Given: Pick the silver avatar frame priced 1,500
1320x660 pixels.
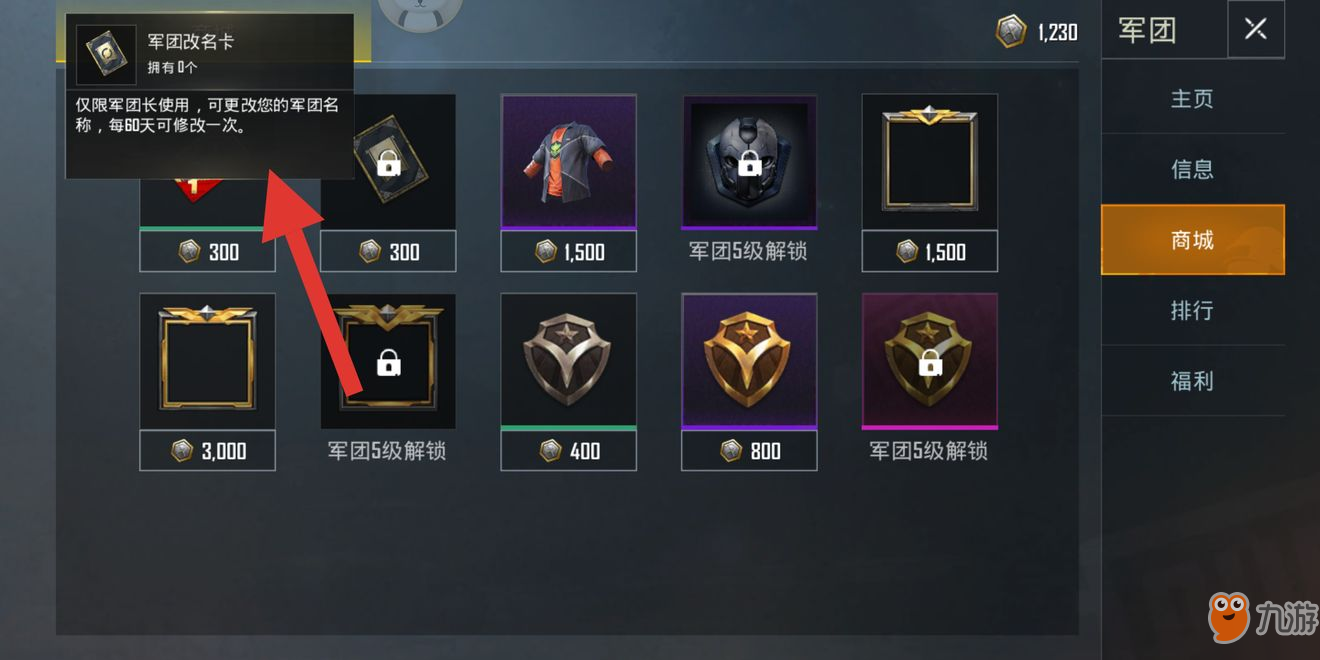Looking at the screenshot, I should pyautogui.click(x=929, y=163).
